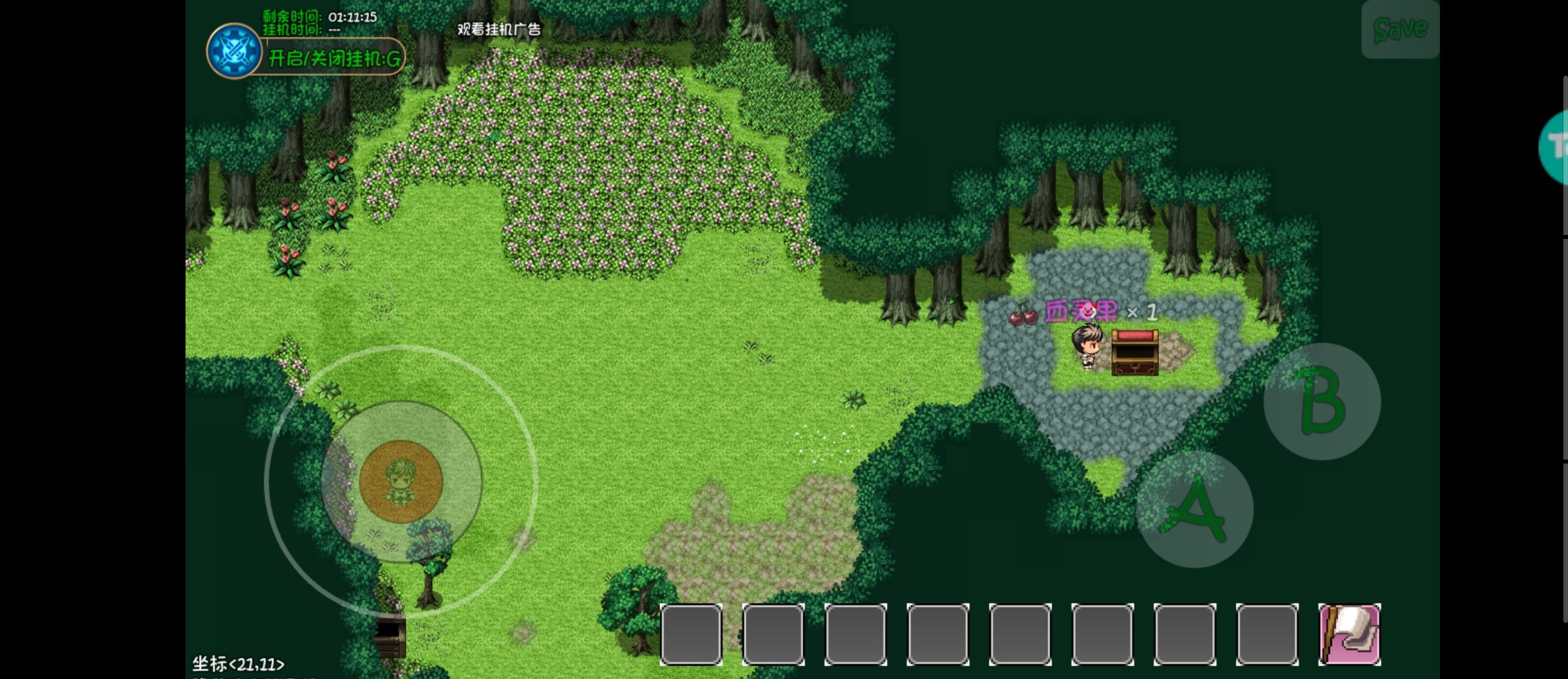Tap the green B cancel button
This screenshot has width=1568, height=679.
[1322, 402]
